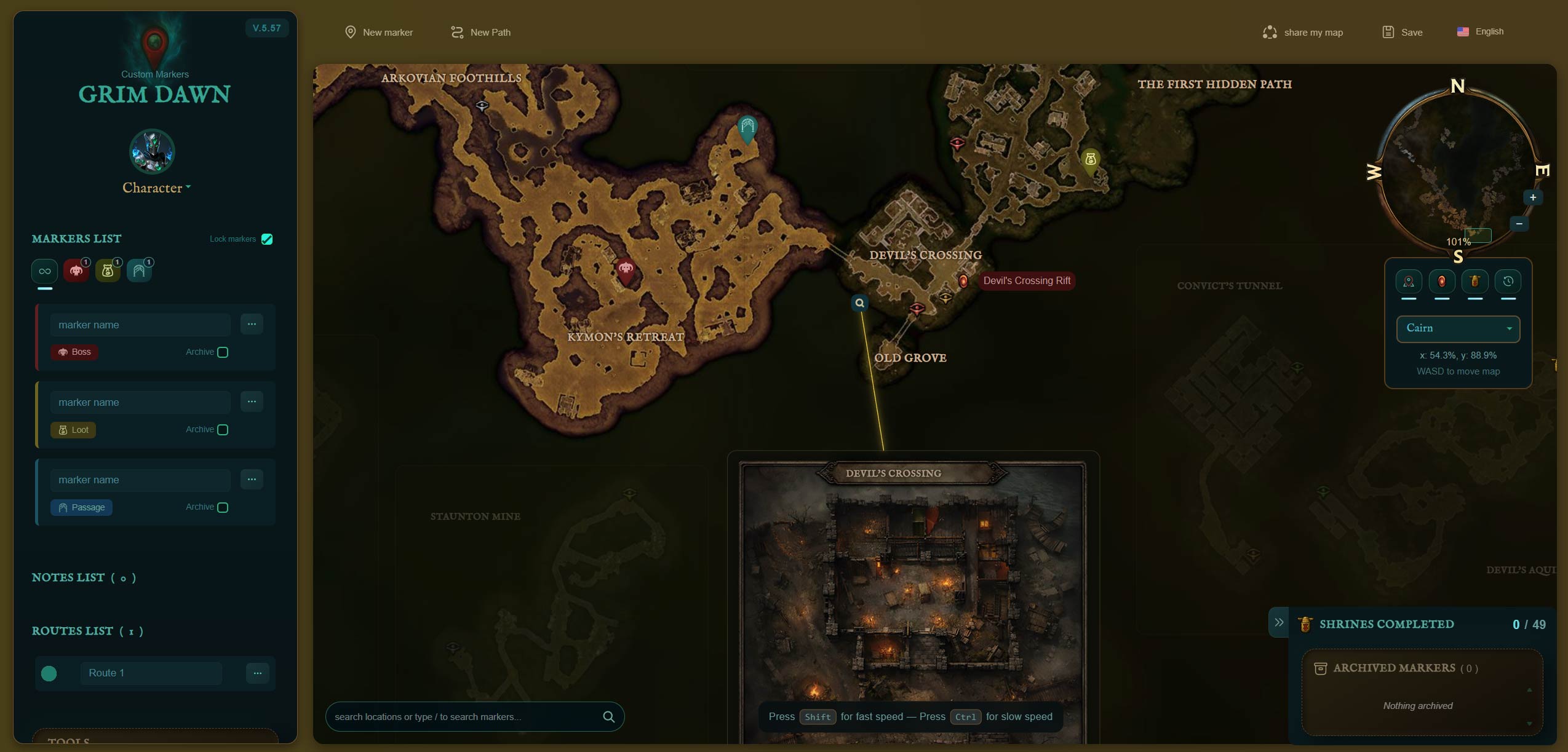The height and width of the screenshot is (752, 1568).
Task: Open Route 1 options menu
Action: click(257, 673)
